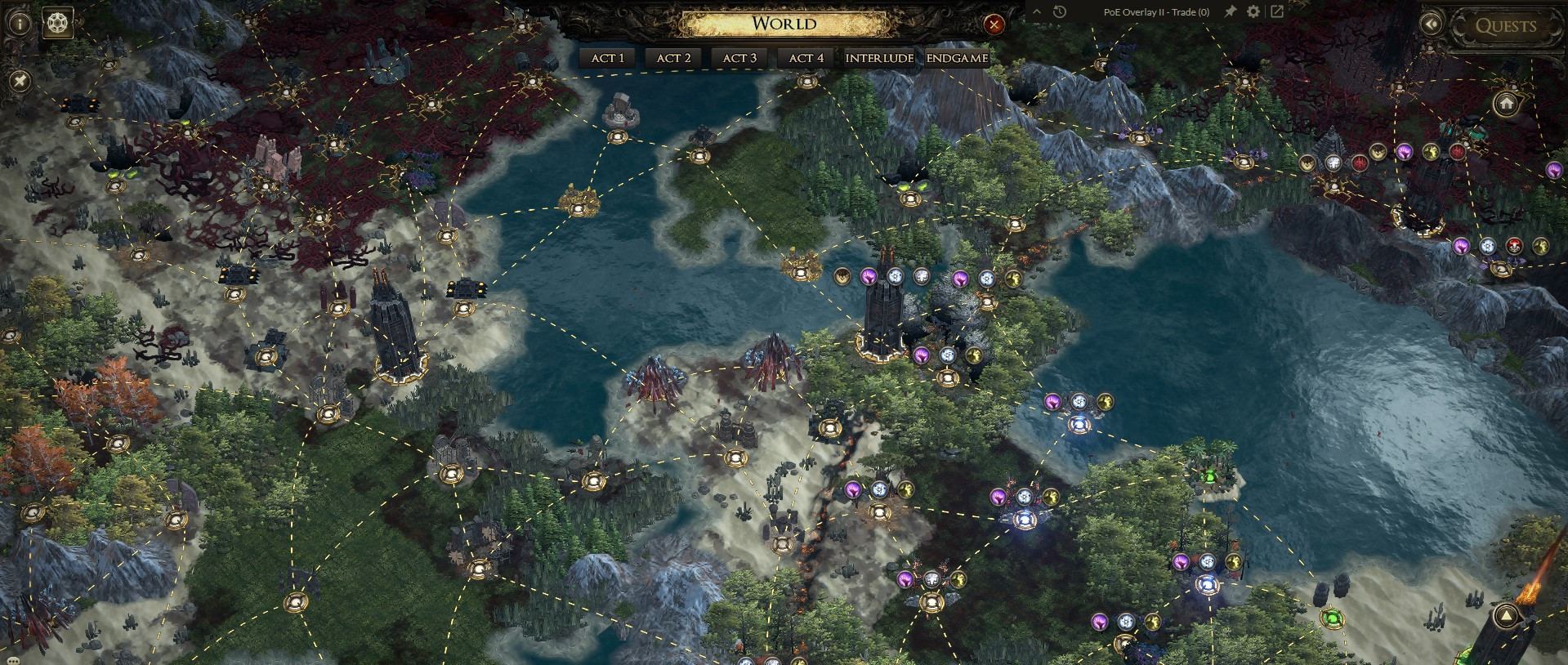
Task: Open the Quests panel
Action: (x=1505, y=26)
